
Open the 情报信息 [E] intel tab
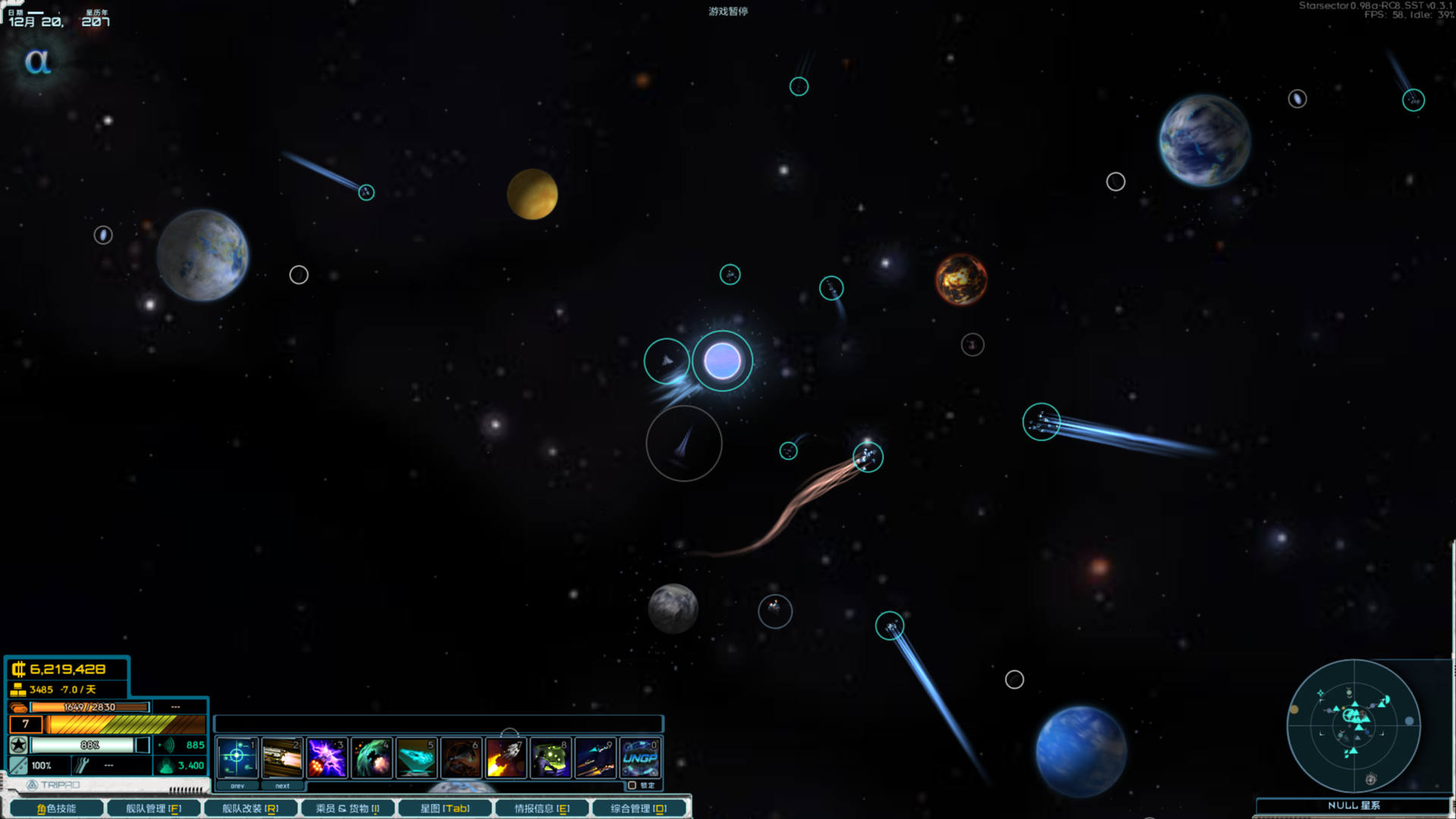tap(542, 808)
